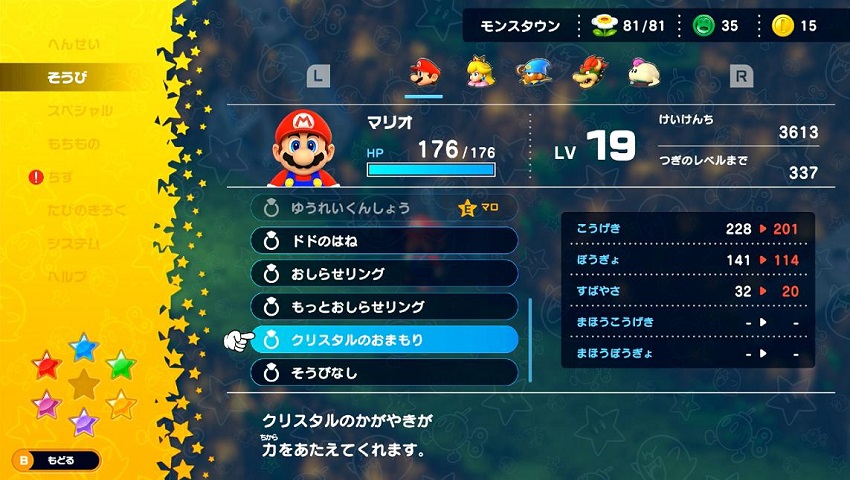The width and height of the screenshot is (850, 480).
Task: Switch to Geno's character tab
Action: [532, 73]
